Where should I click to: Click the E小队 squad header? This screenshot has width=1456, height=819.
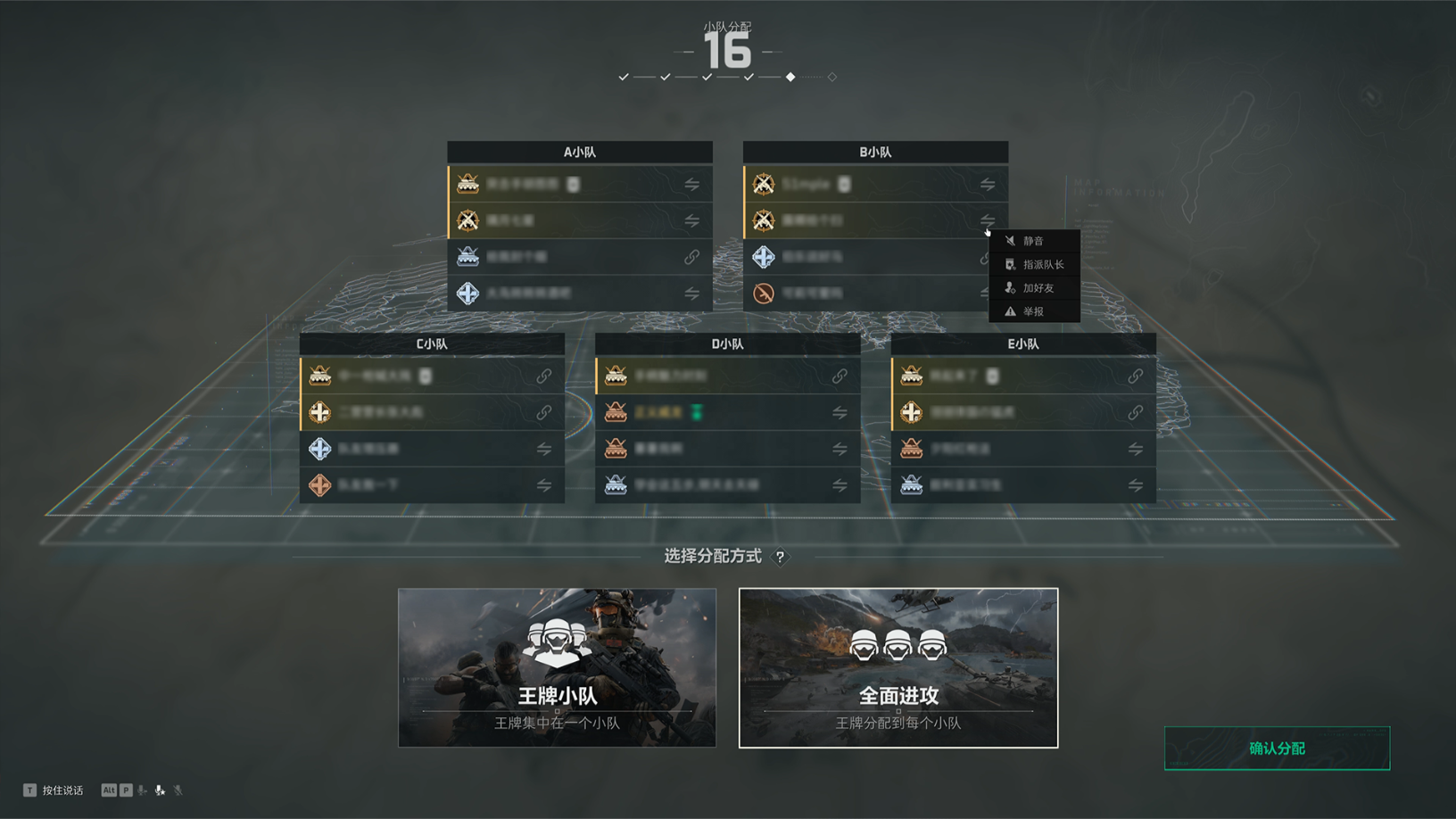[x=1023, y=343]
